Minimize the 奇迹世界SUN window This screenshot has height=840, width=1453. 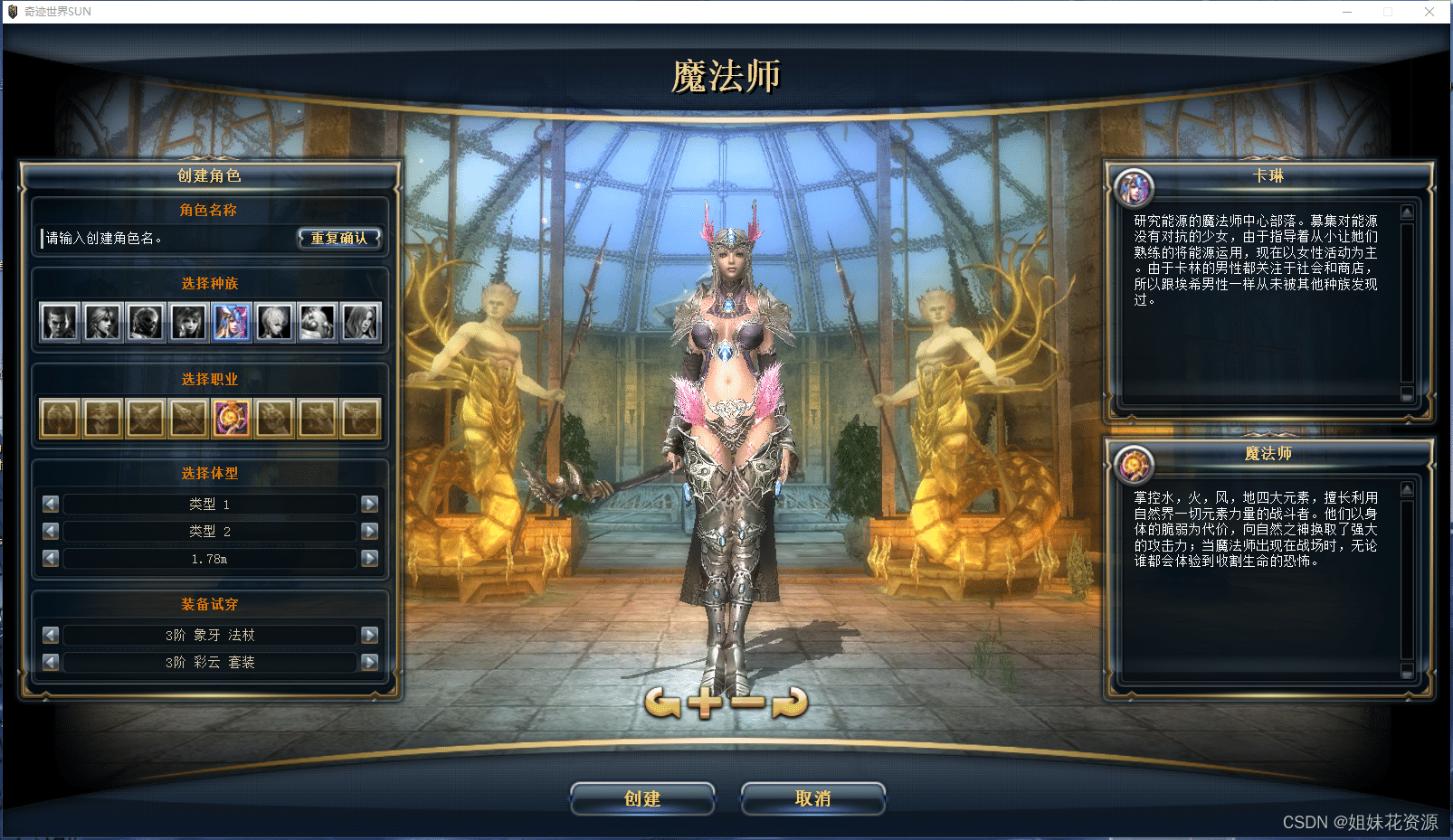(1346, 12)
